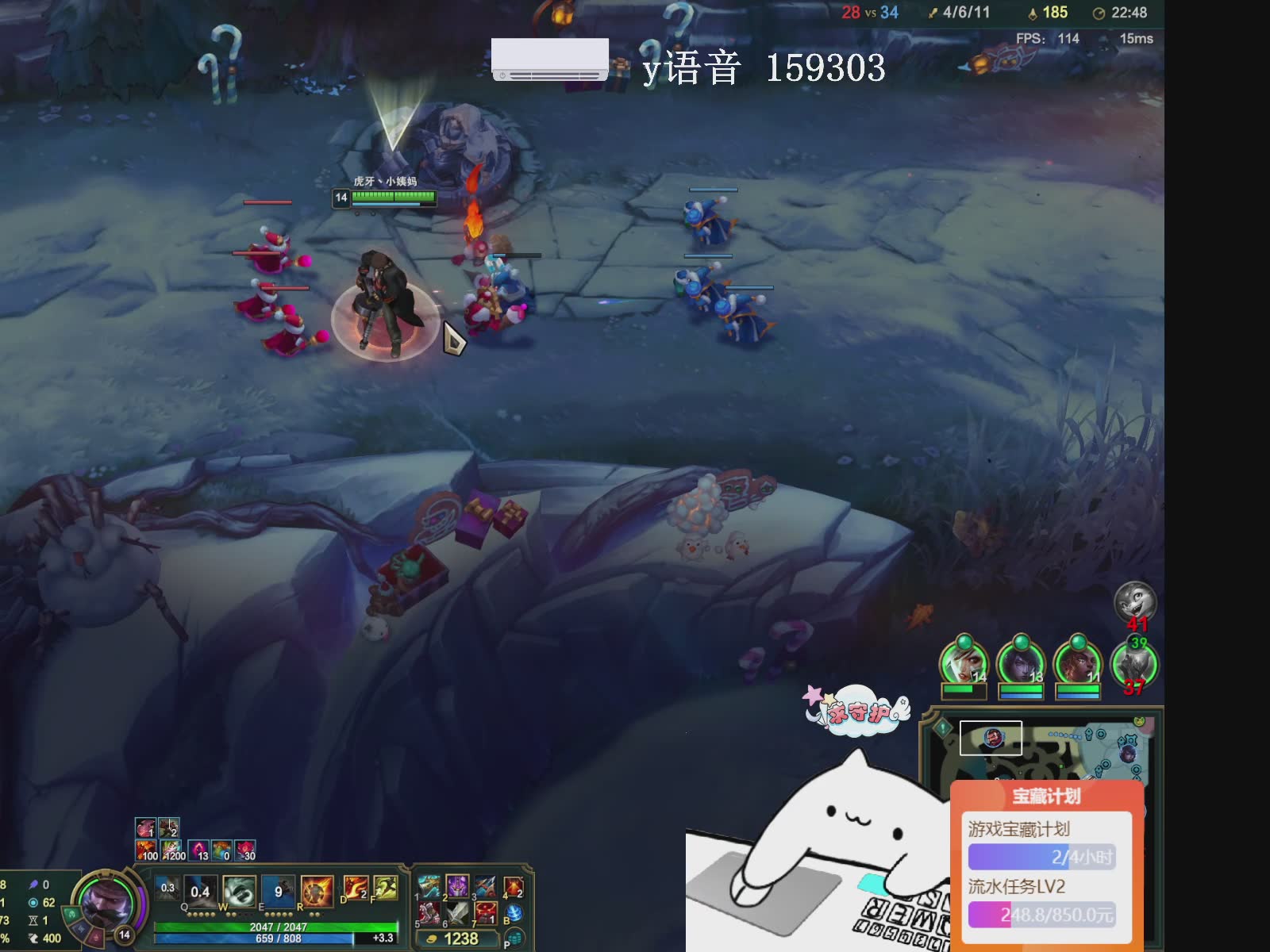This screenshot has width=1270, height=952.
Task: Select the white-haired ally champion portrait
Action: (963, 662)
